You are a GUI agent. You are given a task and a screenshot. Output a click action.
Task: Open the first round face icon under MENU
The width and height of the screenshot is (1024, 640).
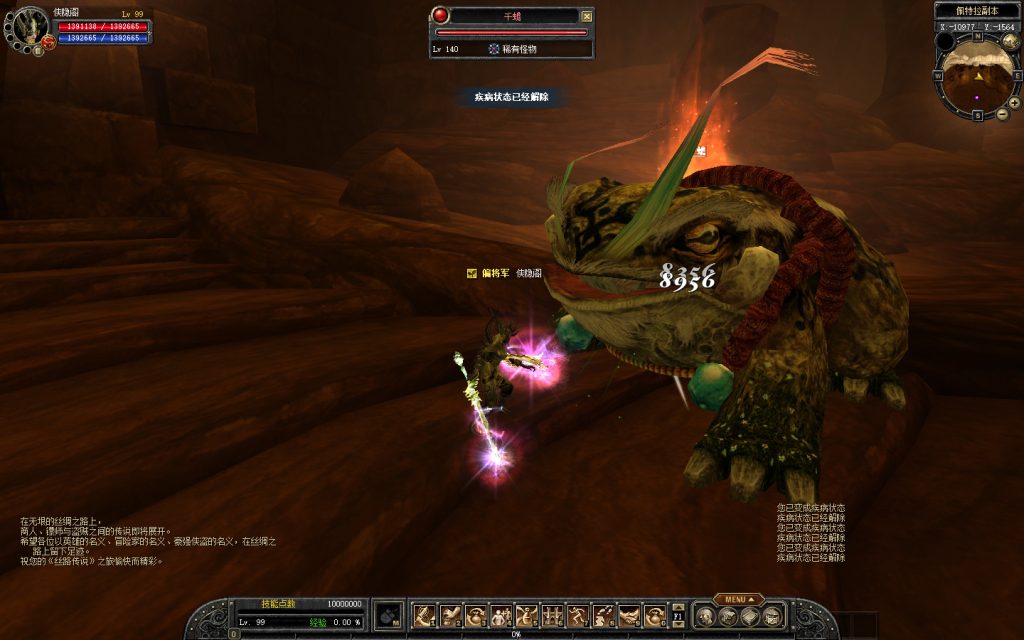pos(706,616)
